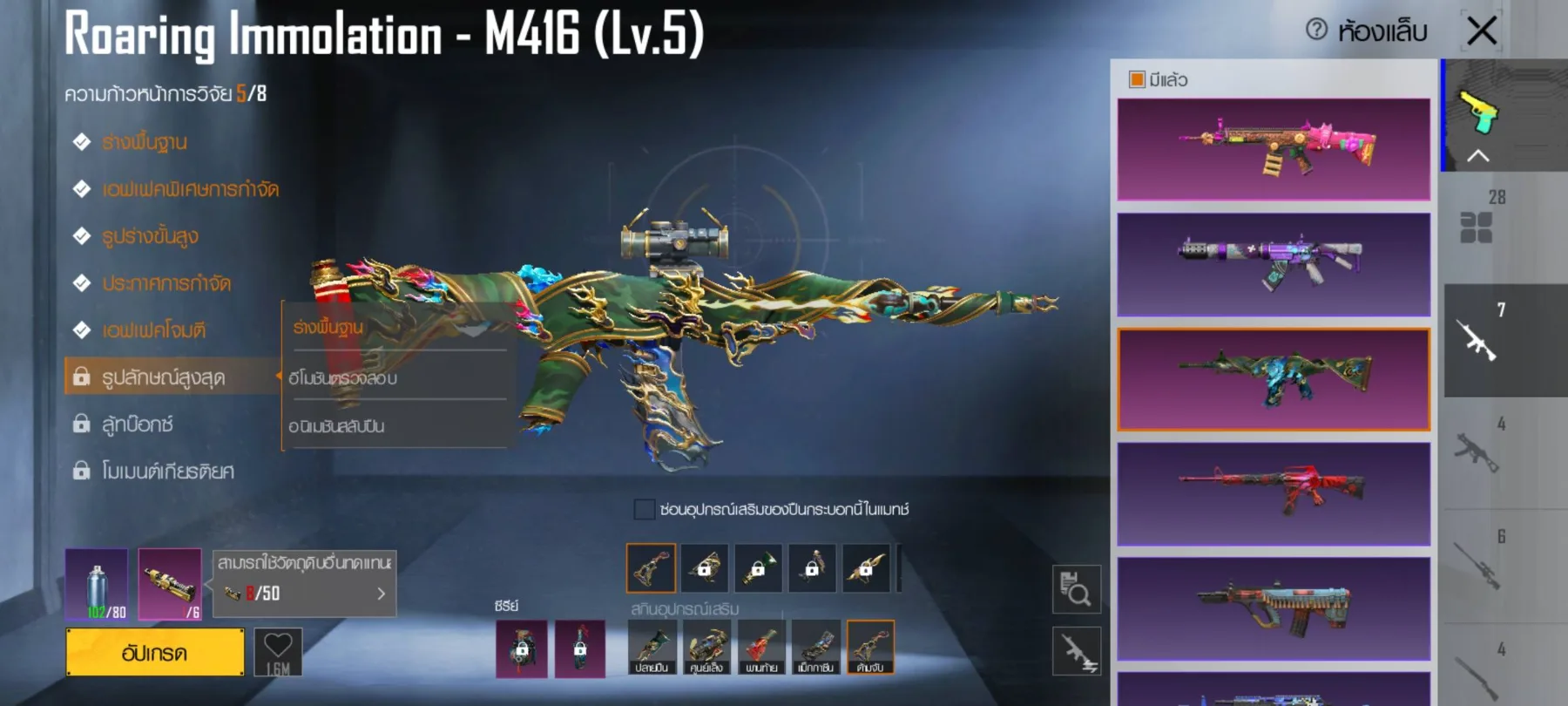Close the weapon lab screen
The width and height of the screenshot is (1568, 706).
[1482, 31]
